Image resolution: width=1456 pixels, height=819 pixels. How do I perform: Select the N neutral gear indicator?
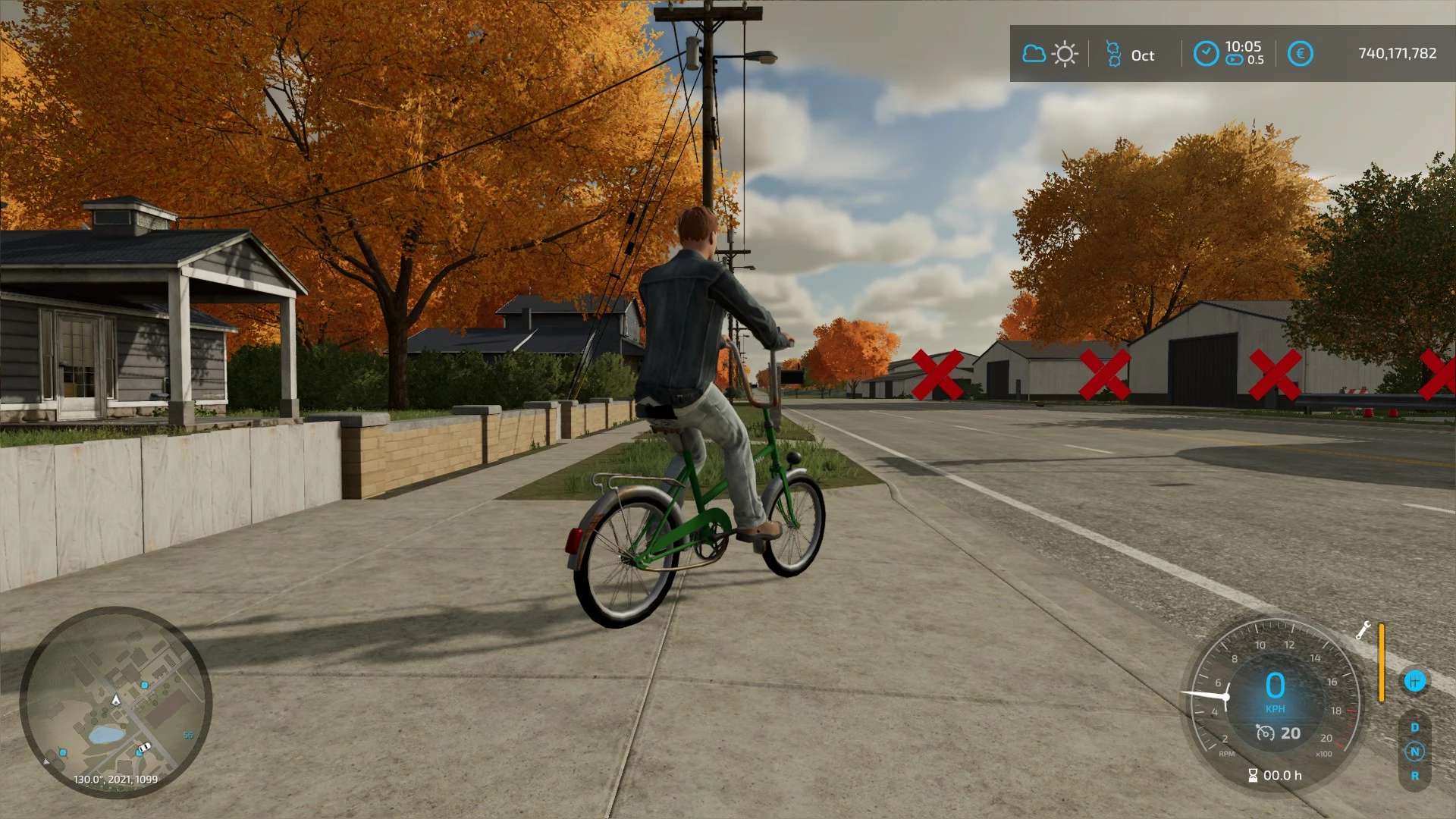(x=1414, y=752)
